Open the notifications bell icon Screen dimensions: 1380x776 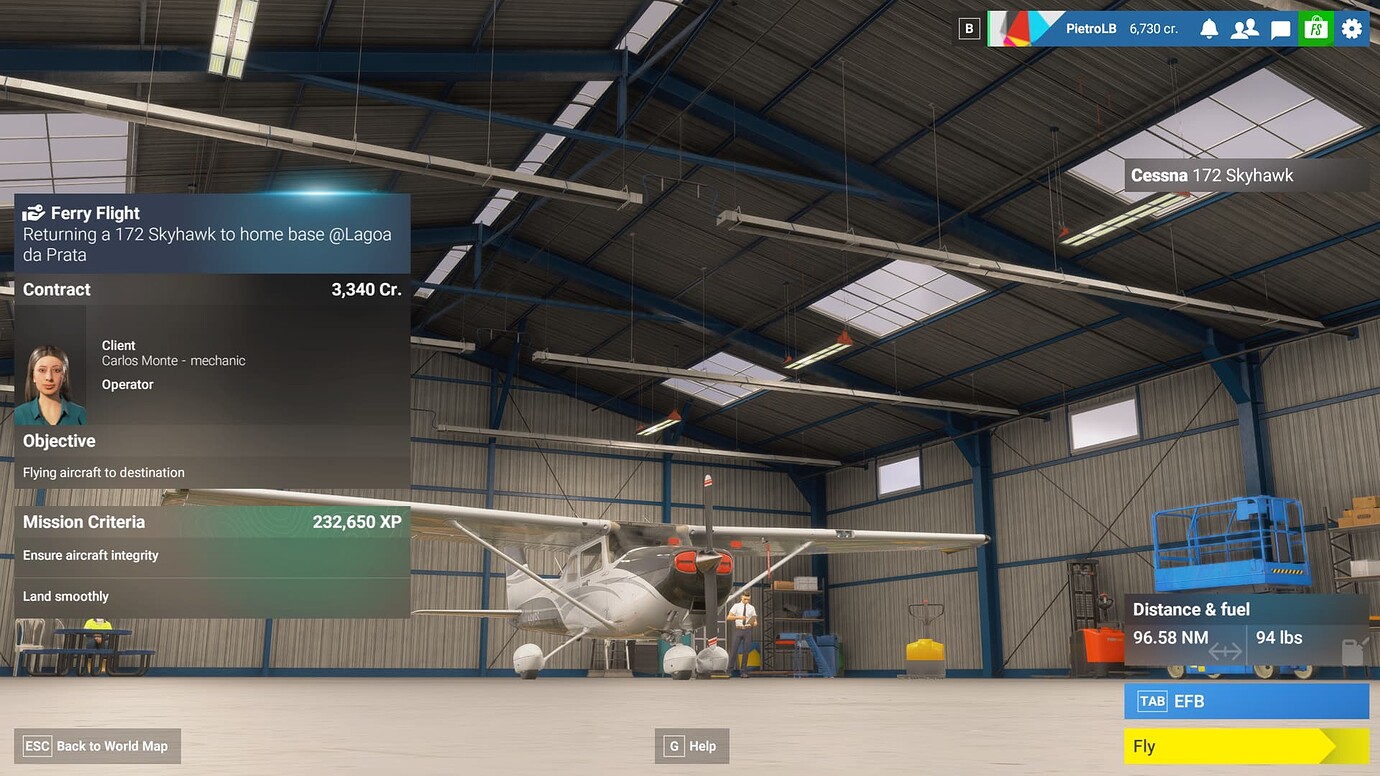(1208, 28)
